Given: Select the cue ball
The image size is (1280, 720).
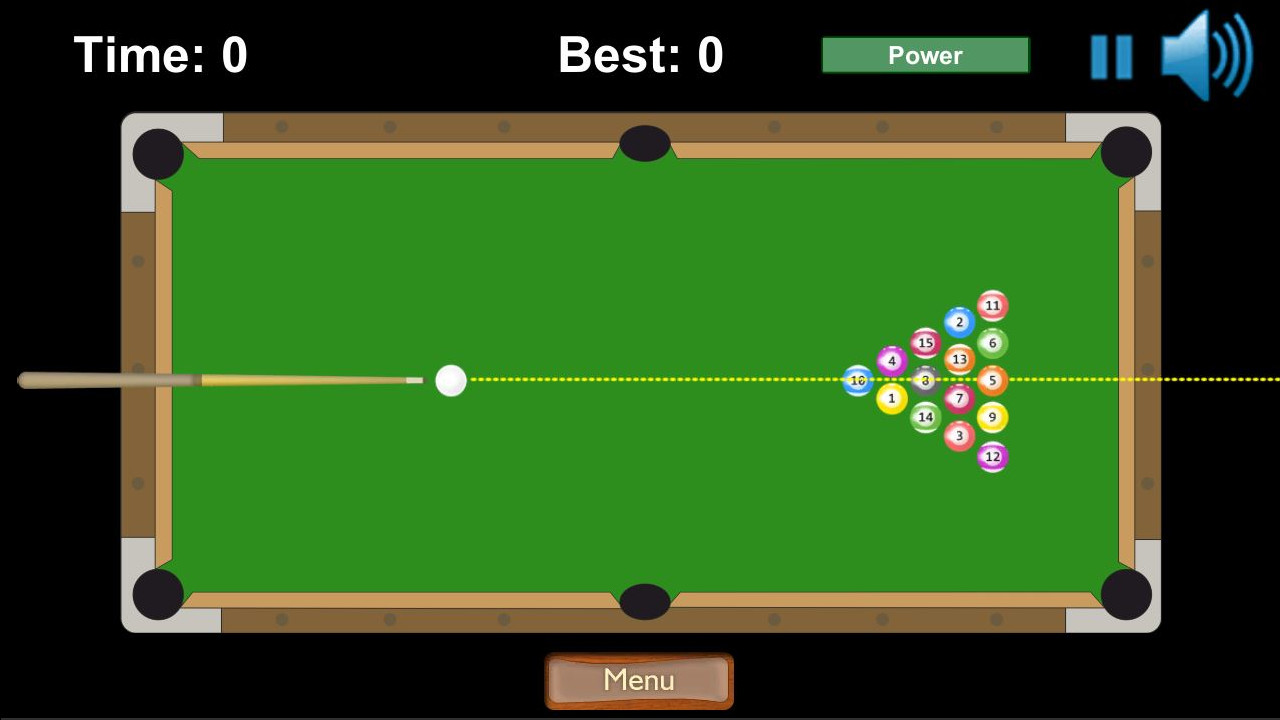Looking at the screenshot, I should click(450, 379).
